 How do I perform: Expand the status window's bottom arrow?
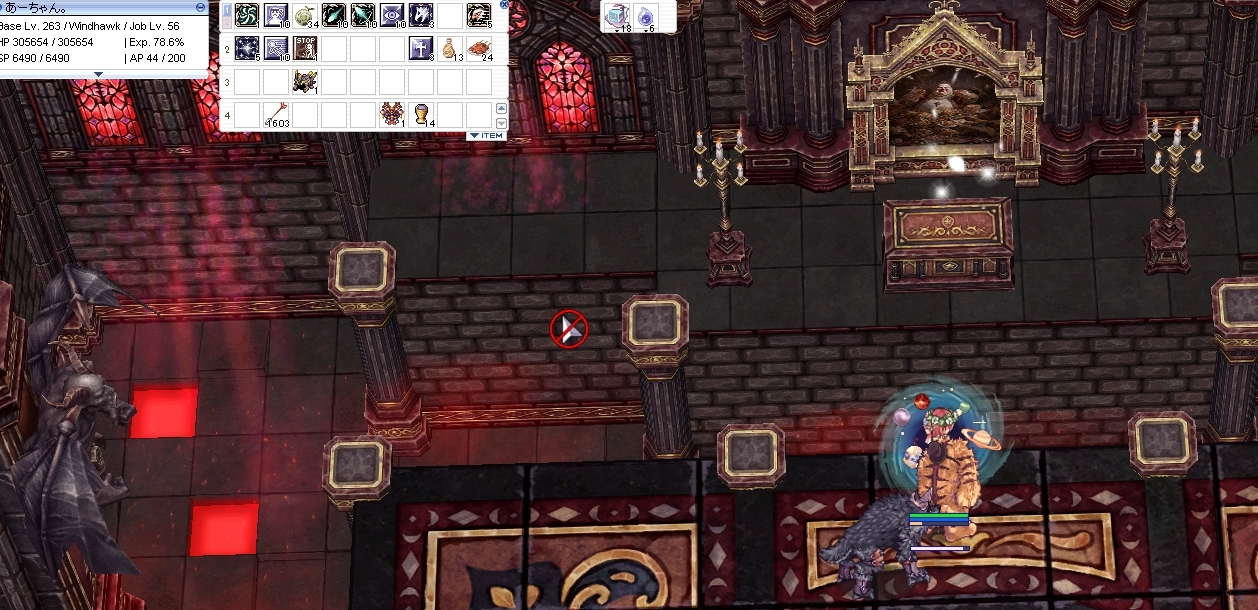pos(97,74)
